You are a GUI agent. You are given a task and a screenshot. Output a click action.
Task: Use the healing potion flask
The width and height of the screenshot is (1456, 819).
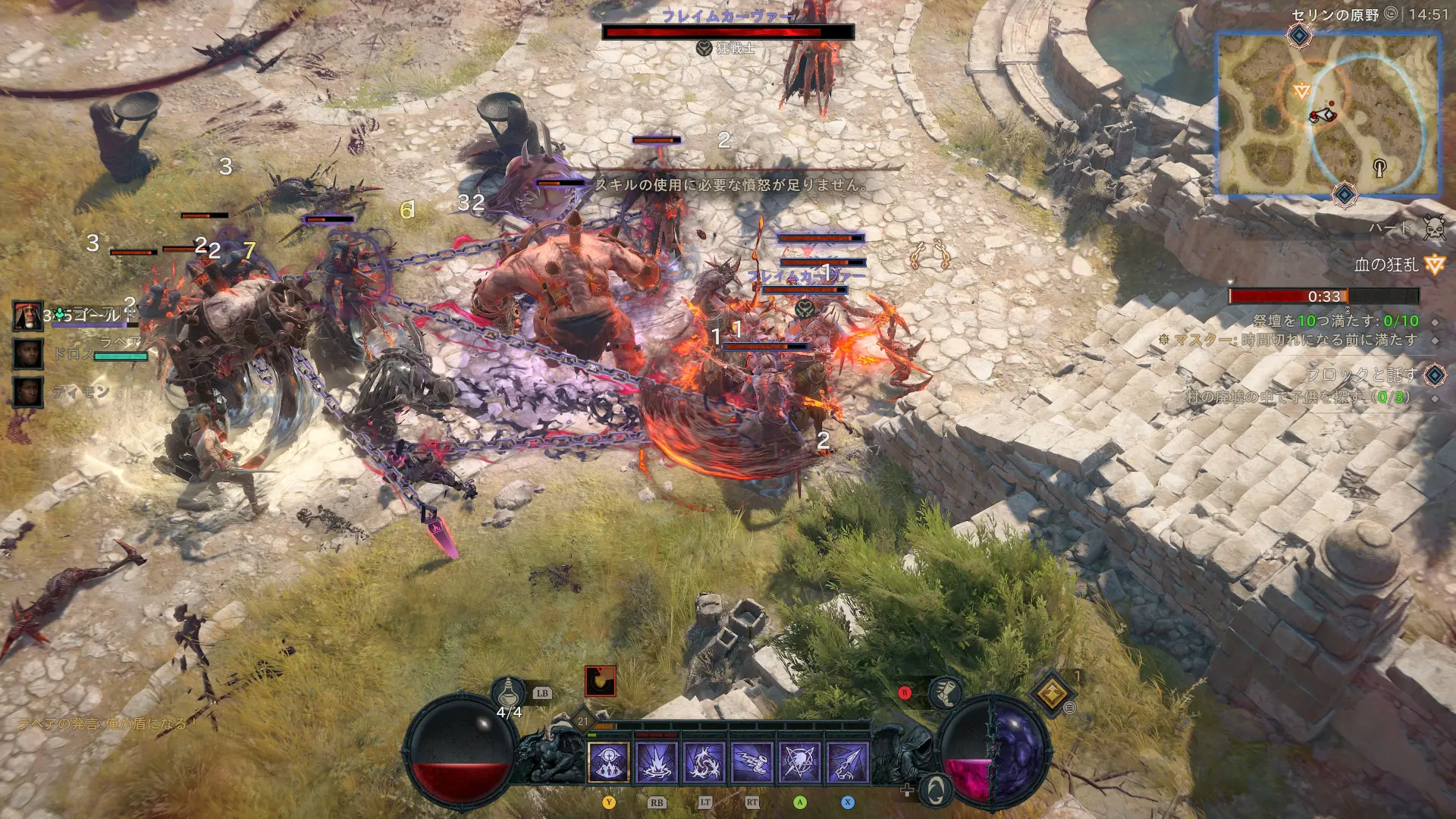pyautogui.click(x=509, y=692)
